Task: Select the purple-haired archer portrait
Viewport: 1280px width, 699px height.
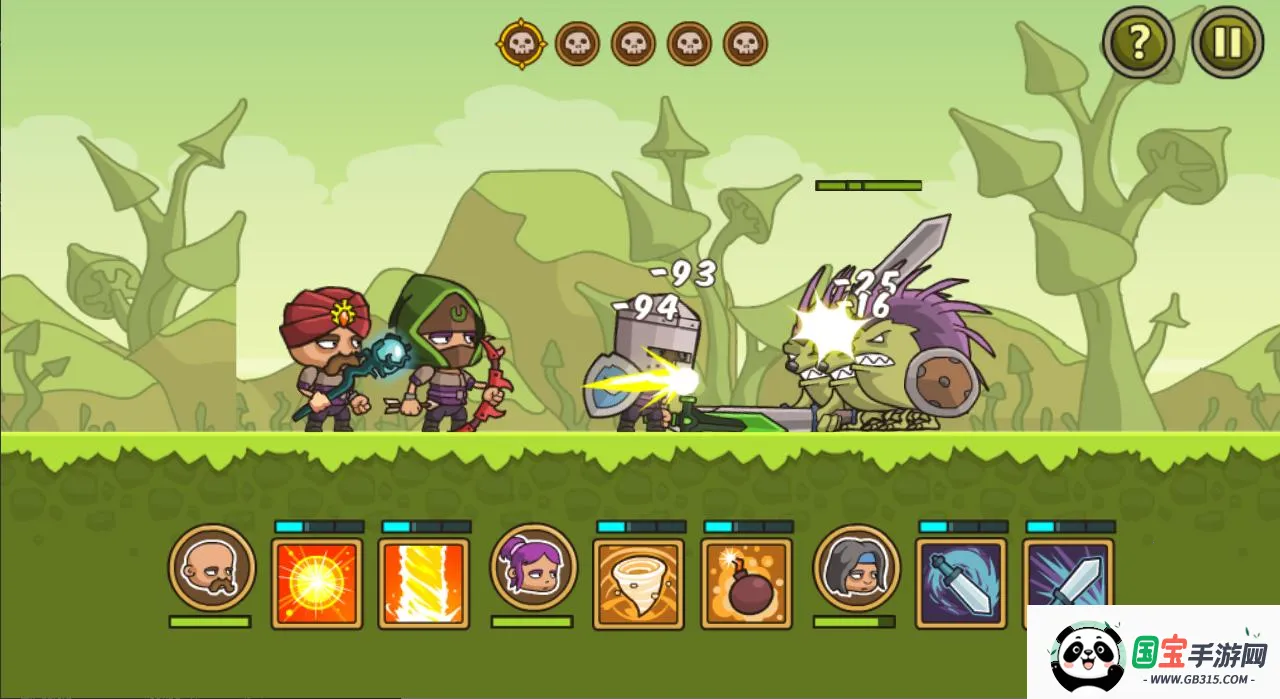Action: [x=534, y=567]
